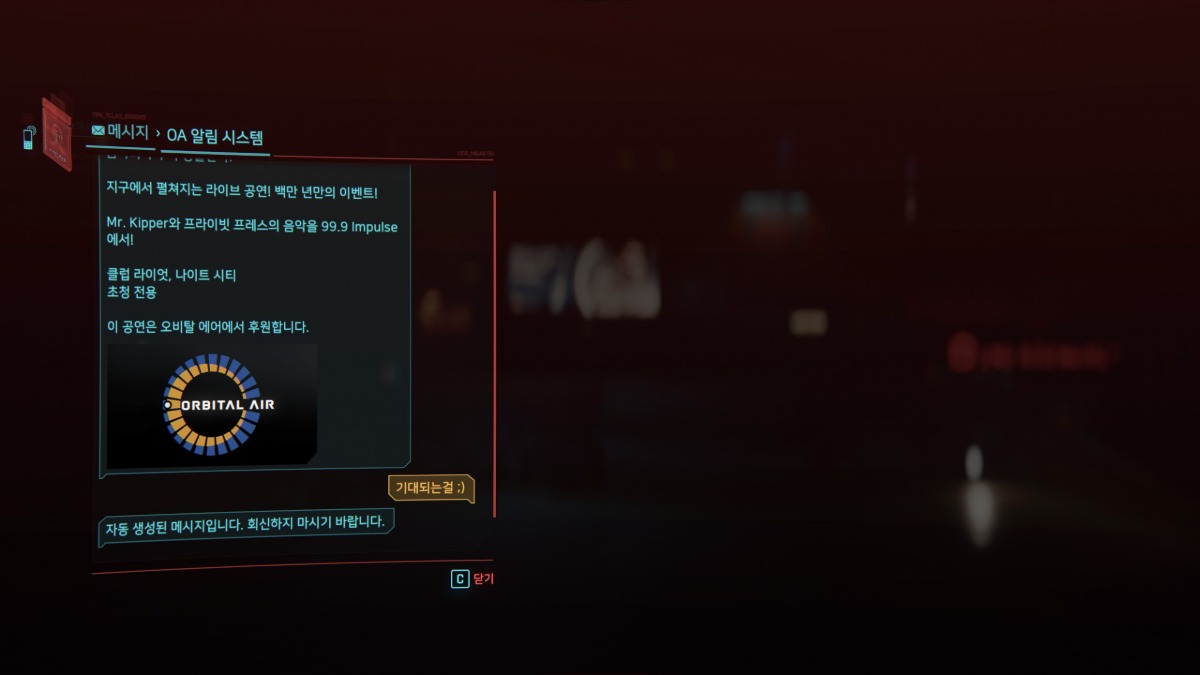
Task: Choose the 기대되는걸 ;) reply bubble
Action: coord(431,488)
